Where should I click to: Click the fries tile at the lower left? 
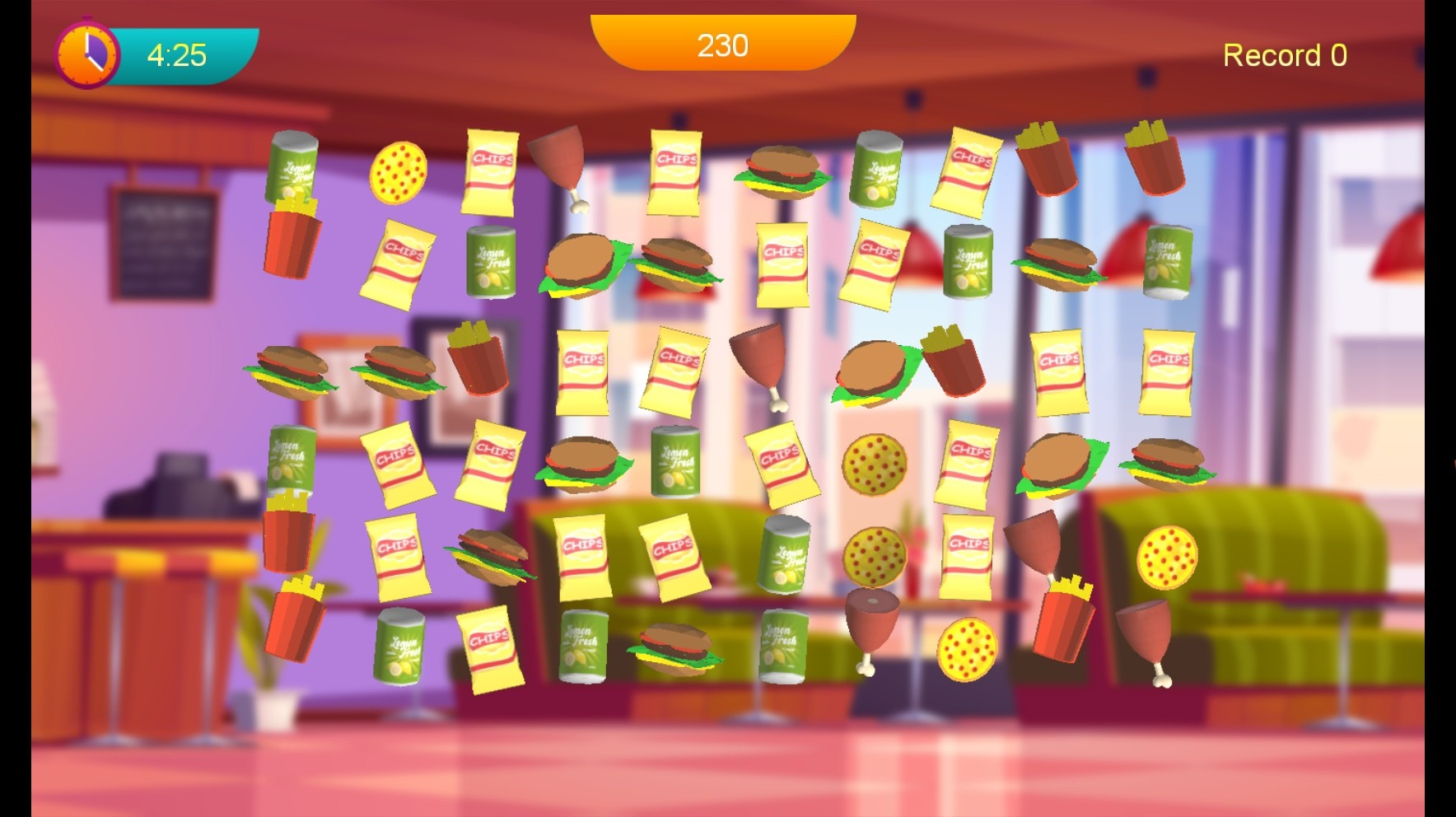tap(296, 626)
